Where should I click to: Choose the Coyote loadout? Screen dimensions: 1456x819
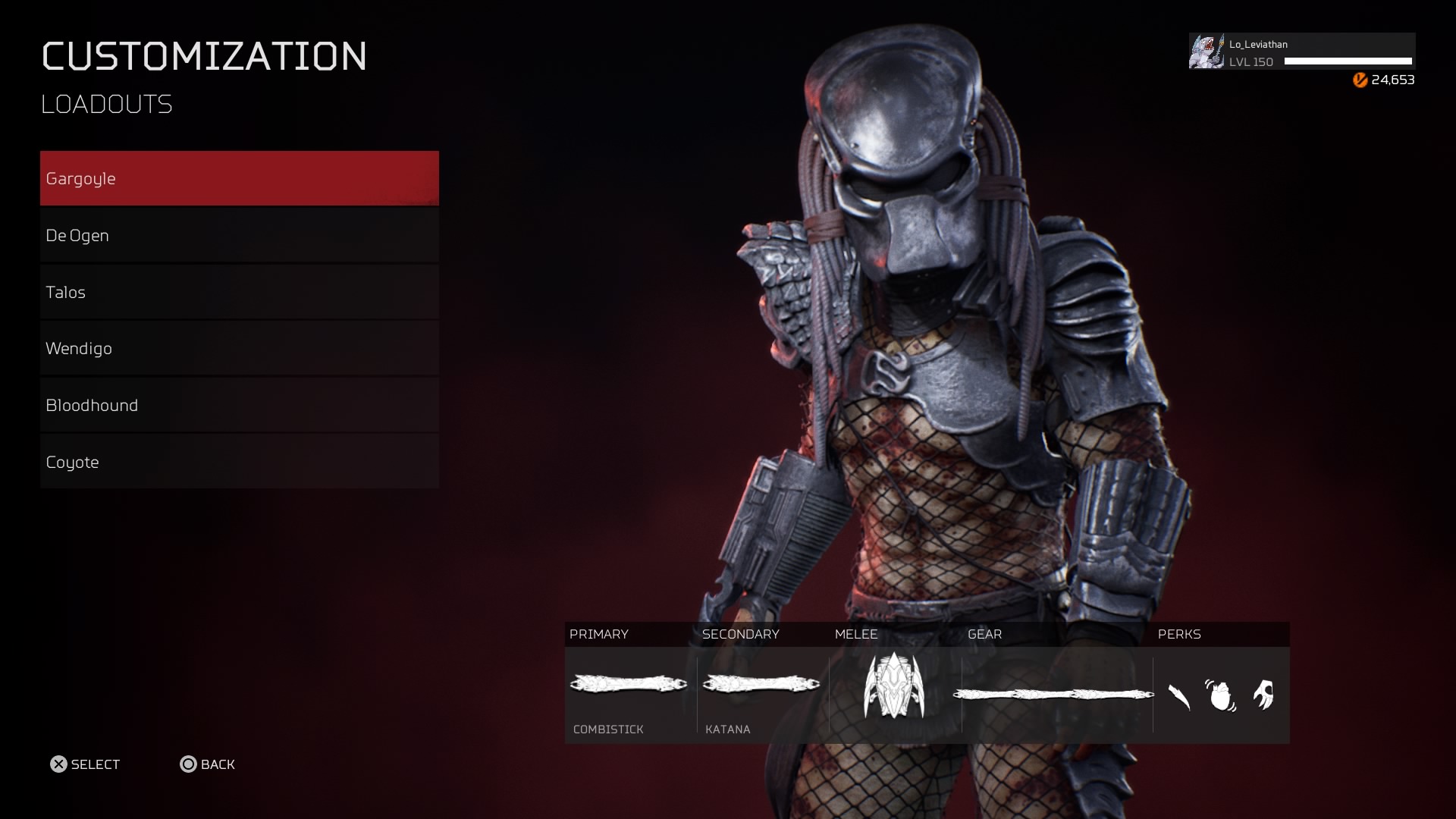239,462
